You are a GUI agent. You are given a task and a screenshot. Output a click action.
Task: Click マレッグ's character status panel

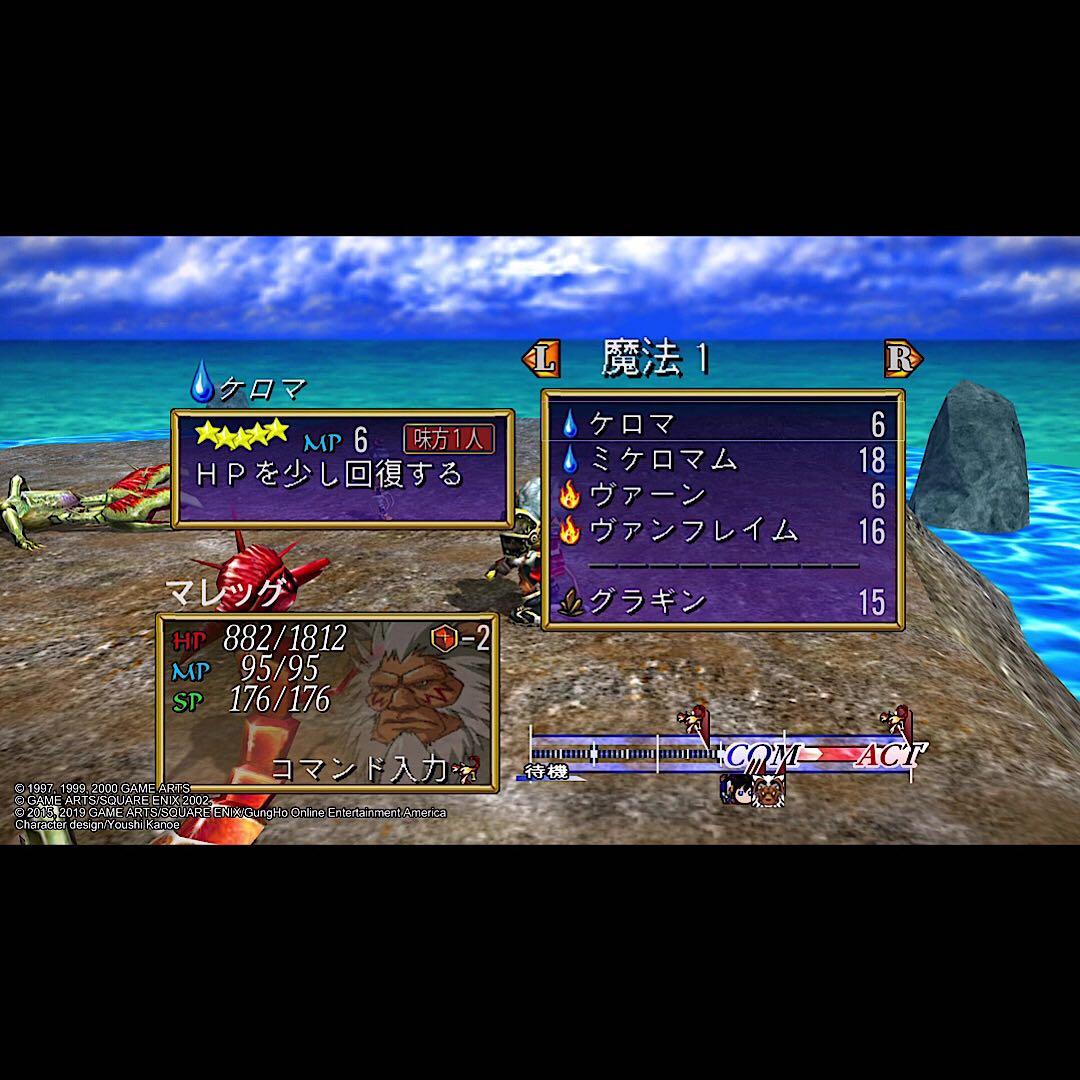coord(327,702)
